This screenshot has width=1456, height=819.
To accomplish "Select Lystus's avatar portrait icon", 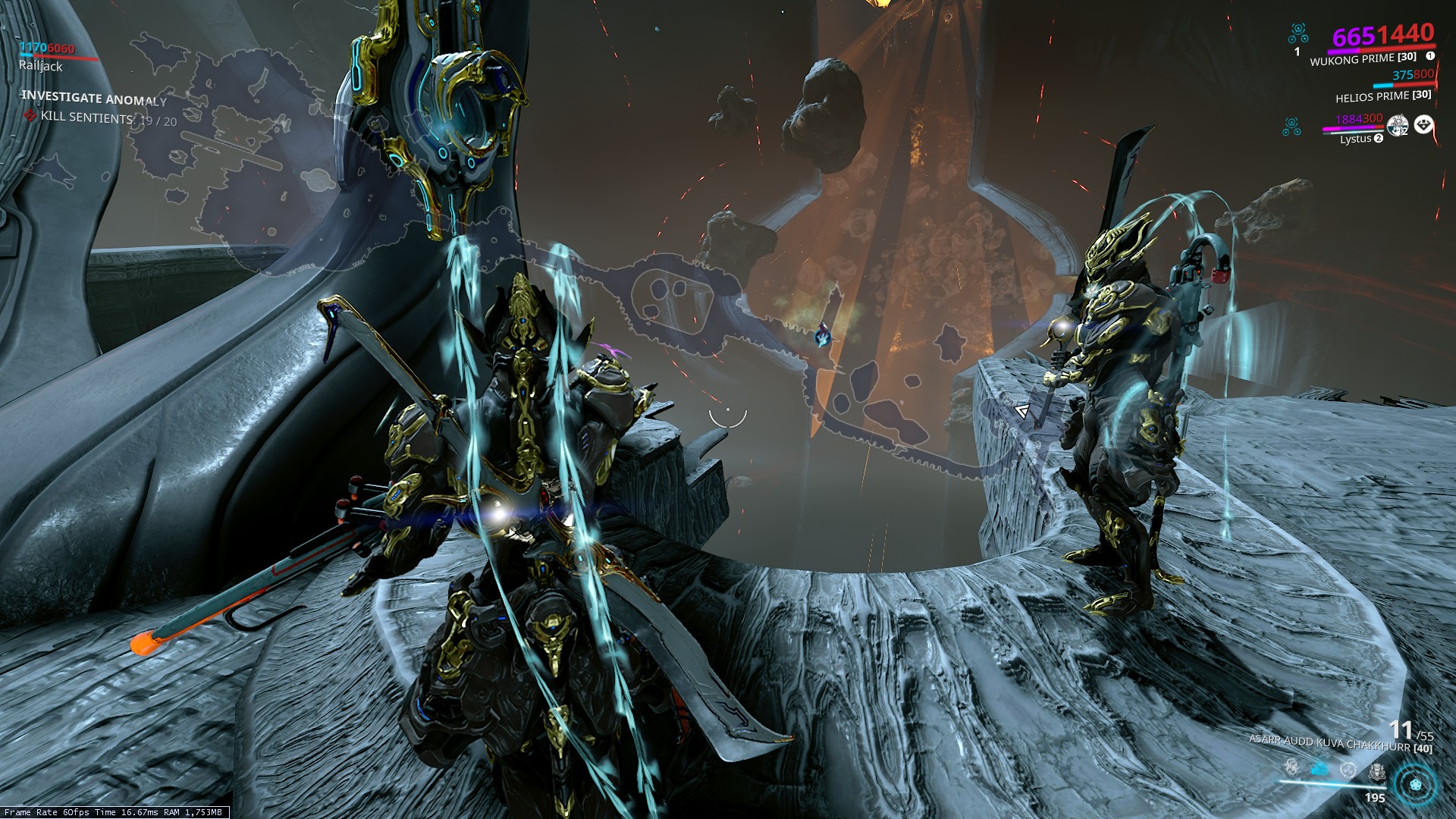I will coord(1398,125).
